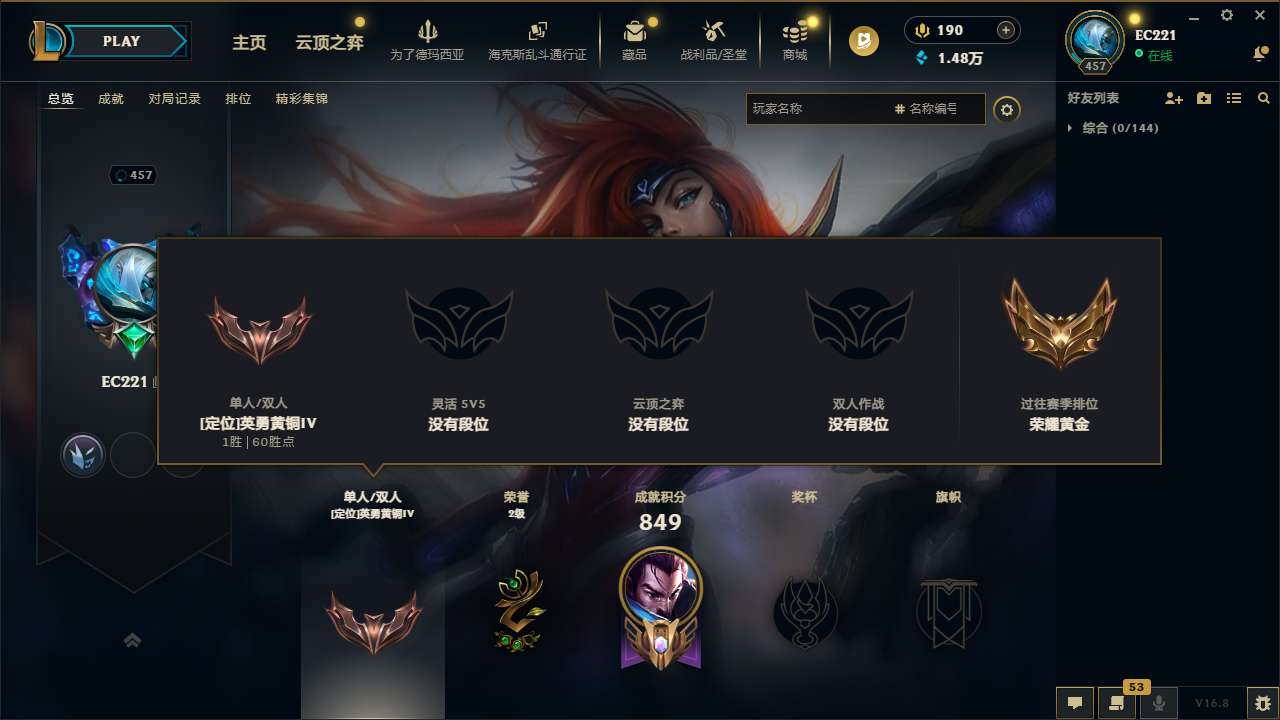
Task: Switch to the 排位 tab
Action: tap(239, 98)
